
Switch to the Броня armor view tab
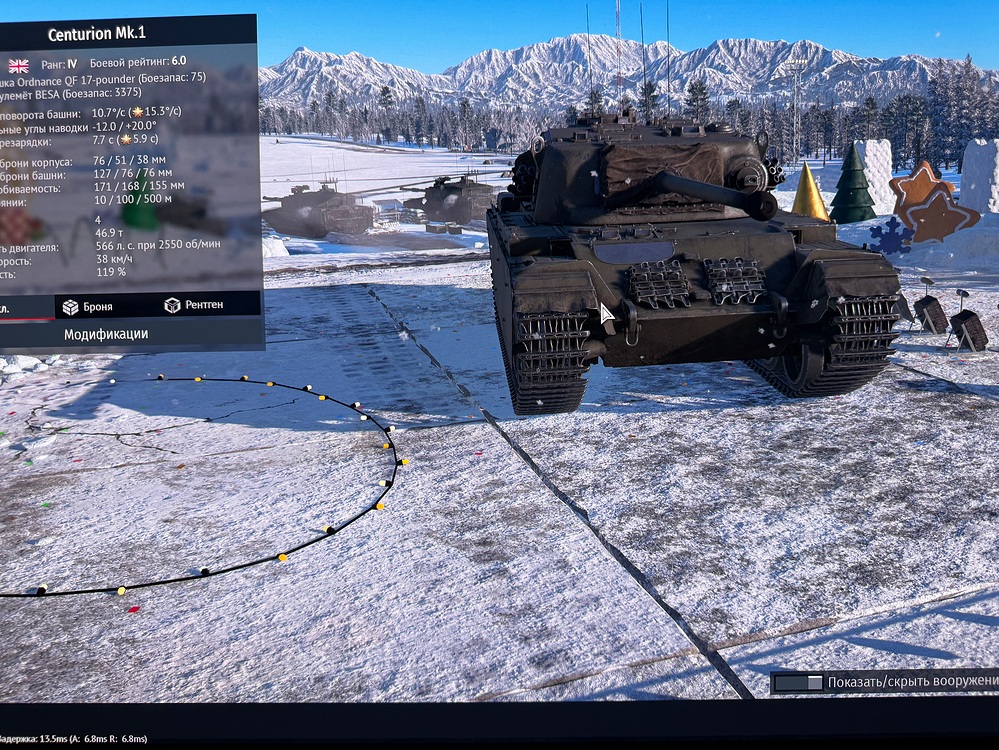(88, 307)
